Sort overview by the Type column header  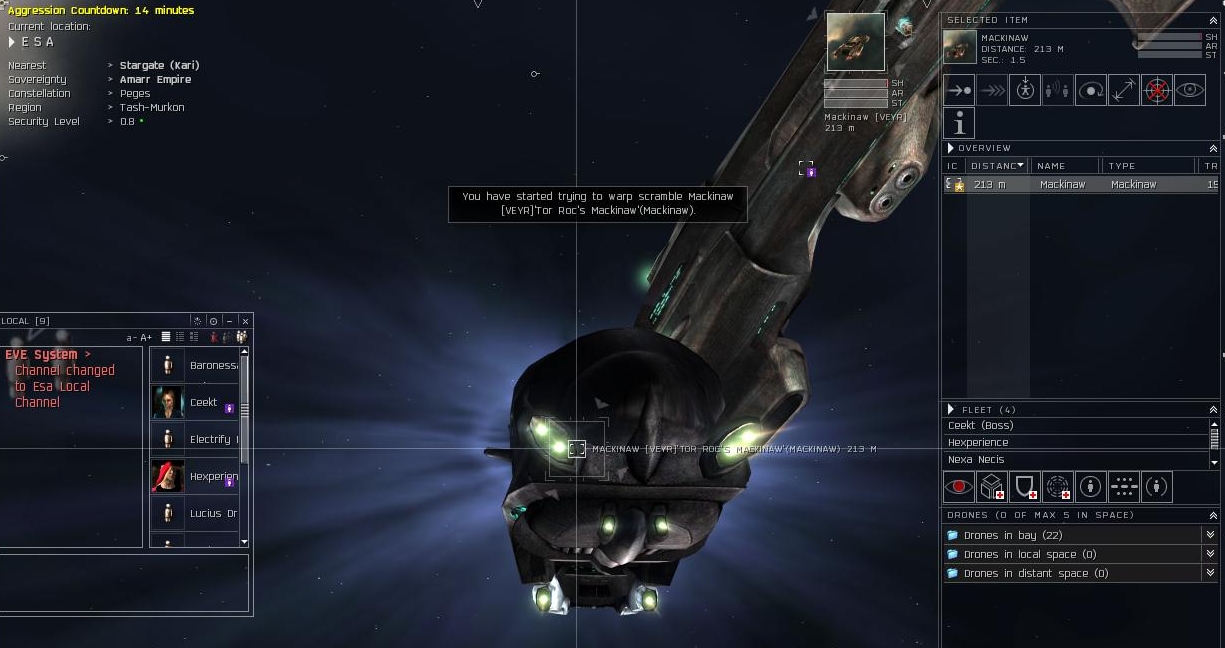pos(1145,166)
